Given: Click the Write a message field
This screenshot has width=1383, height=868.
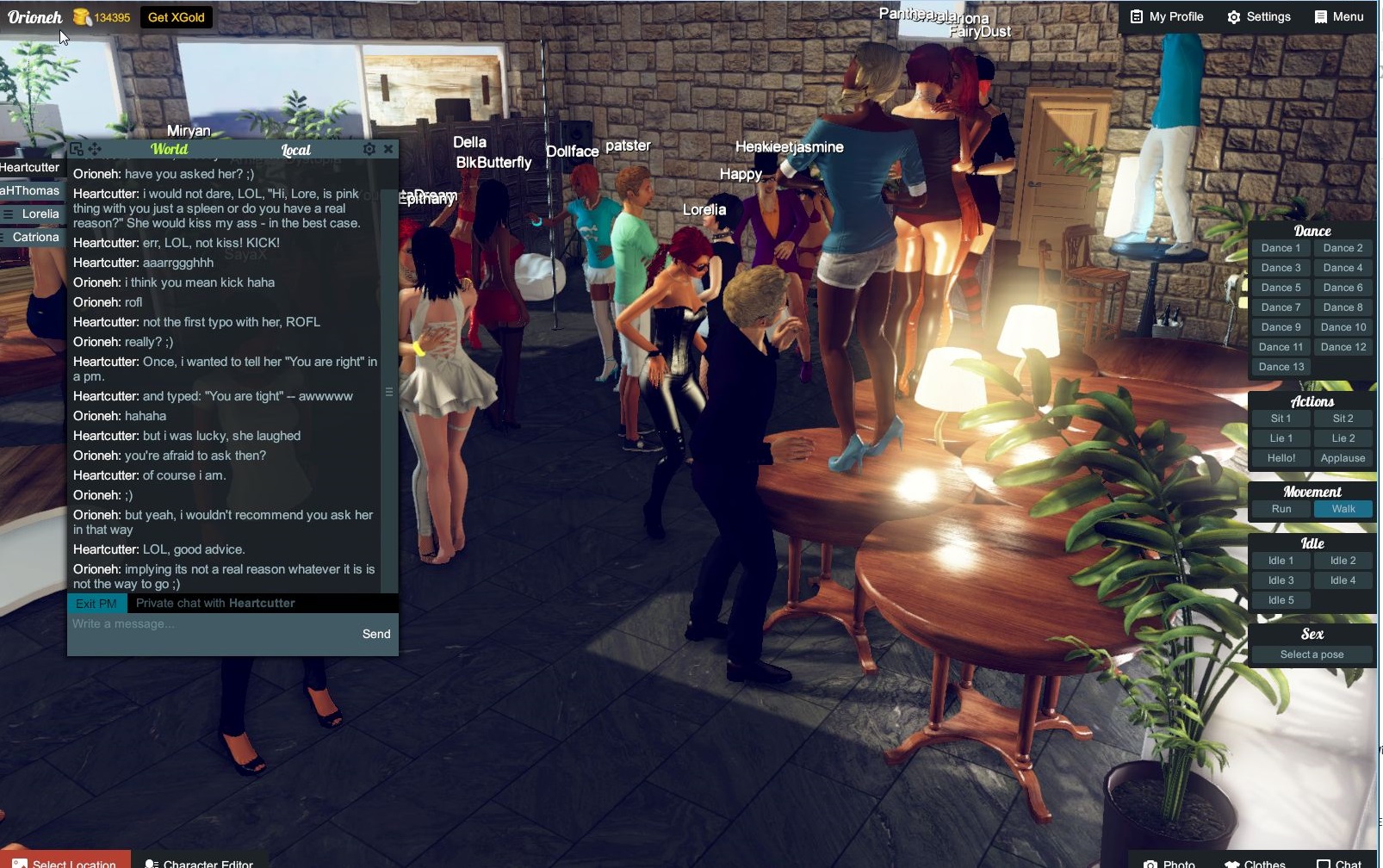Looking at the screenshot, I should (172, 624).
